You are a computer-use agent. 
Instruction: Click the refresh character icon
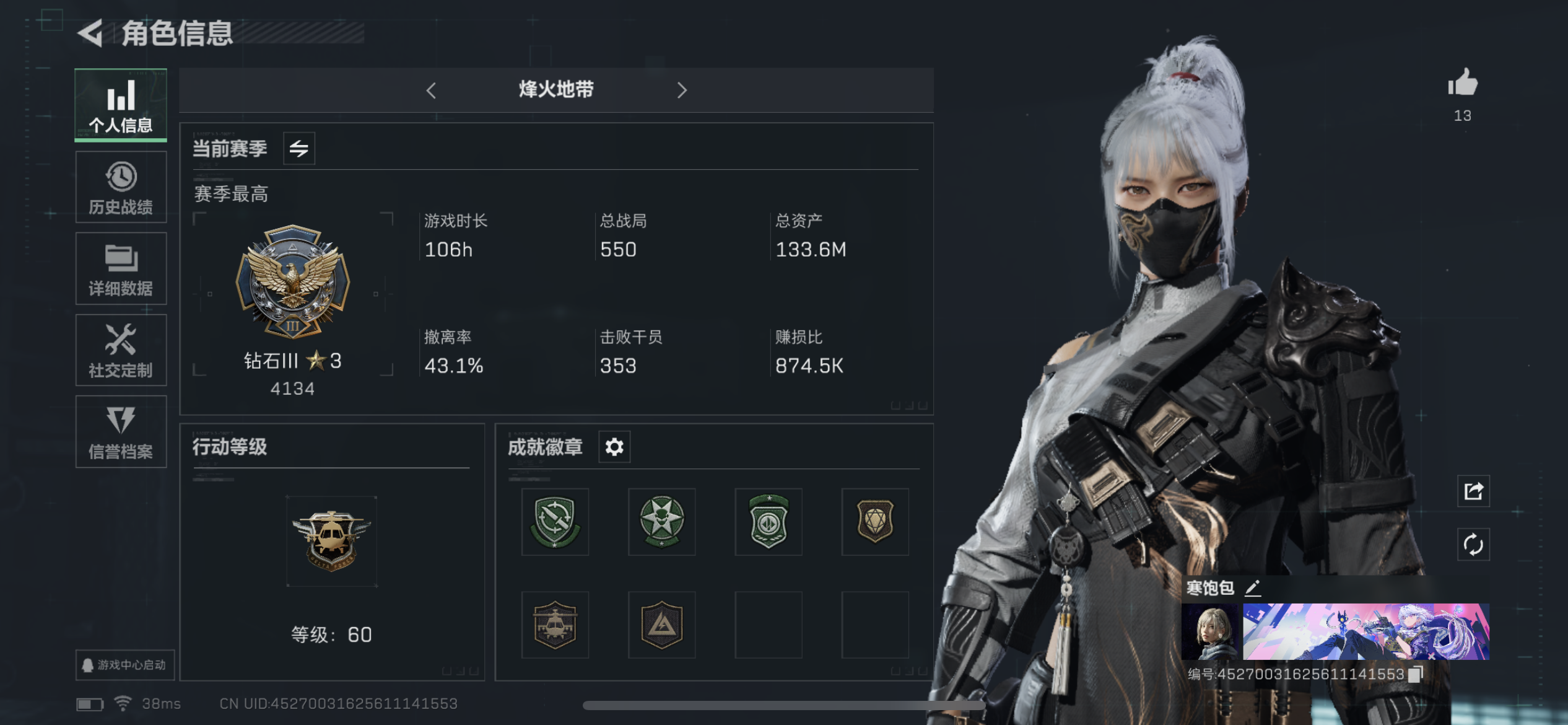pyautogui.click(x=1474, y=543)
